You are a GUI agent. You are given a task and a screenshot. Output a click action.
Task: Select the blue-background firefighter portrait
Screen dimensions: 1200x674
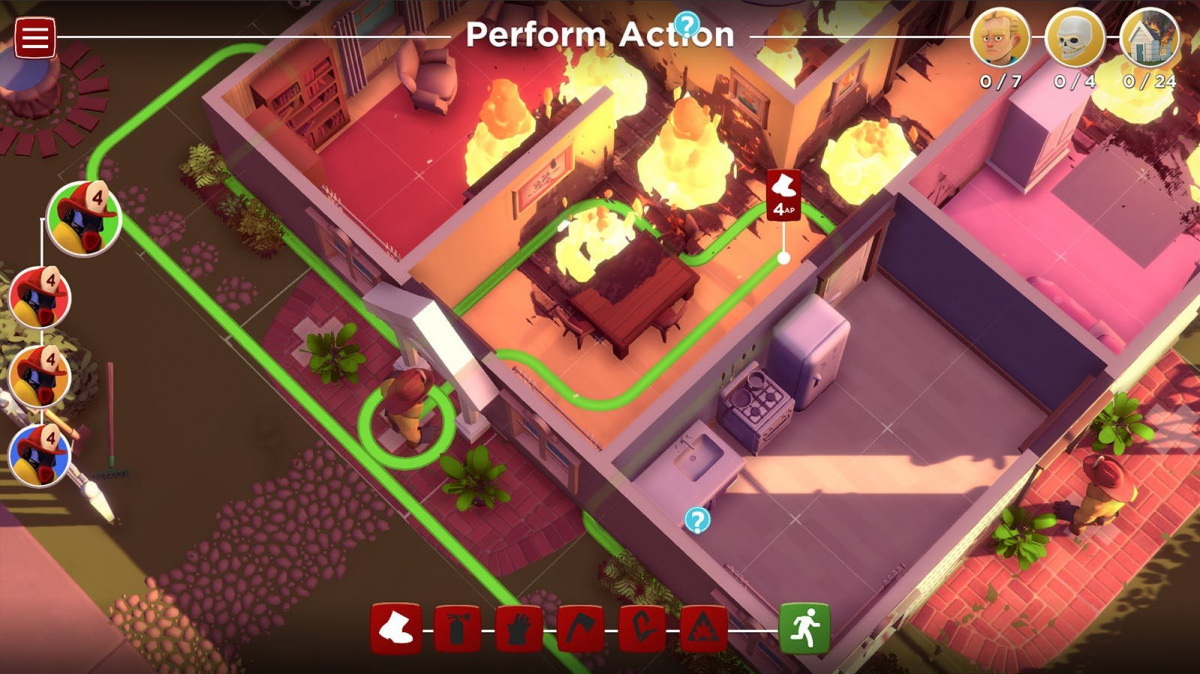40,455
